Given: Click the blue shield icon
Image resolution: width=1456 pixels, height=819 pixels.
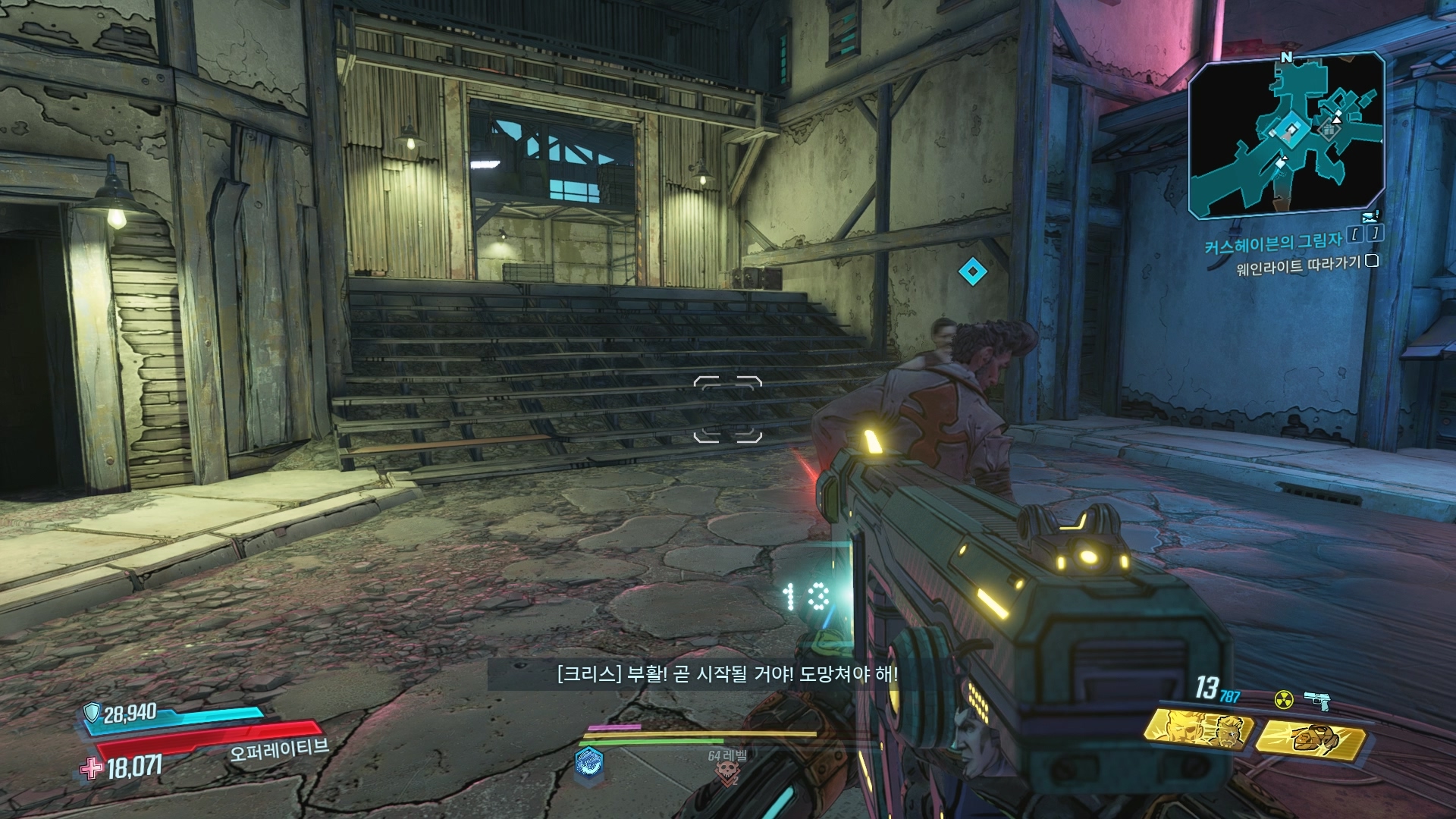Looking at the screenshot, I should tap(93, 711).
